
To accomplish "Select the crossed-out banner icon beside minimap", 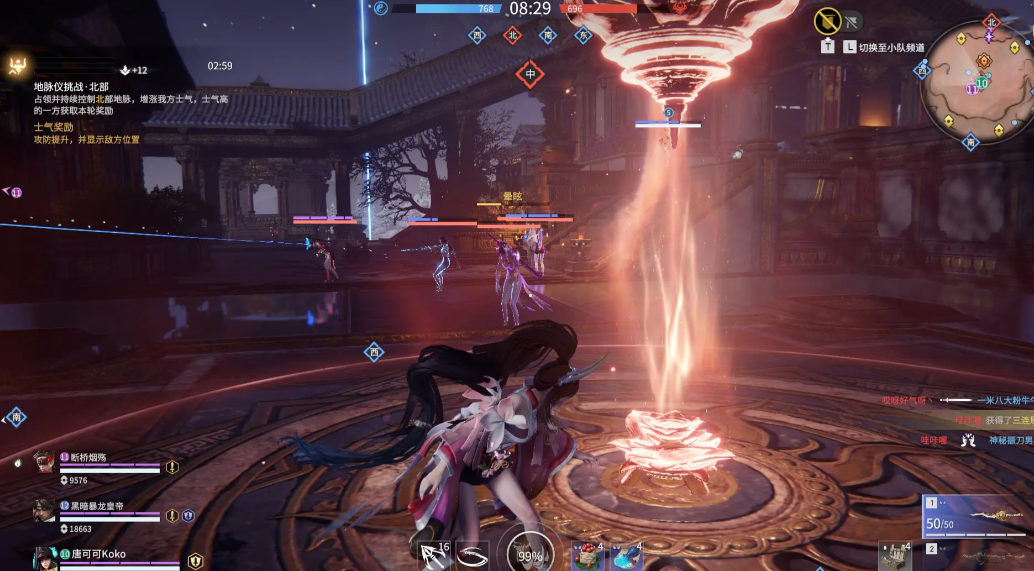I will (827, 20).
